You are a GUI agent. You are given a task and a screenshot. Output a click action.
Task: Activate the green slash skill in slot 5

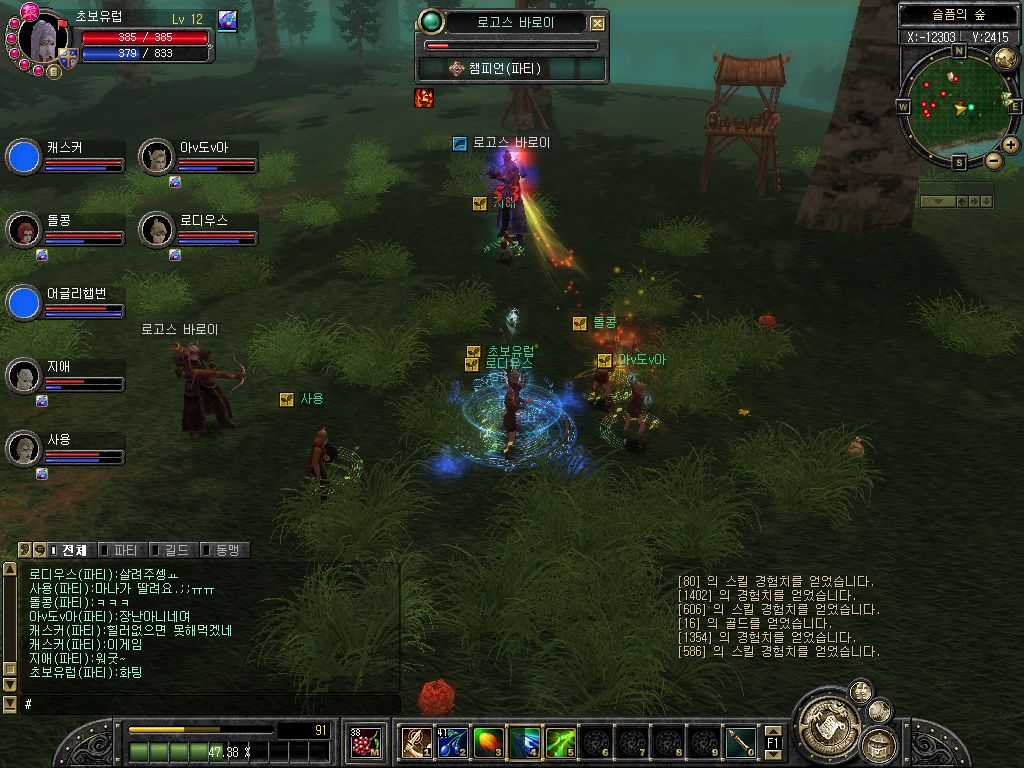tap(560, 742)
